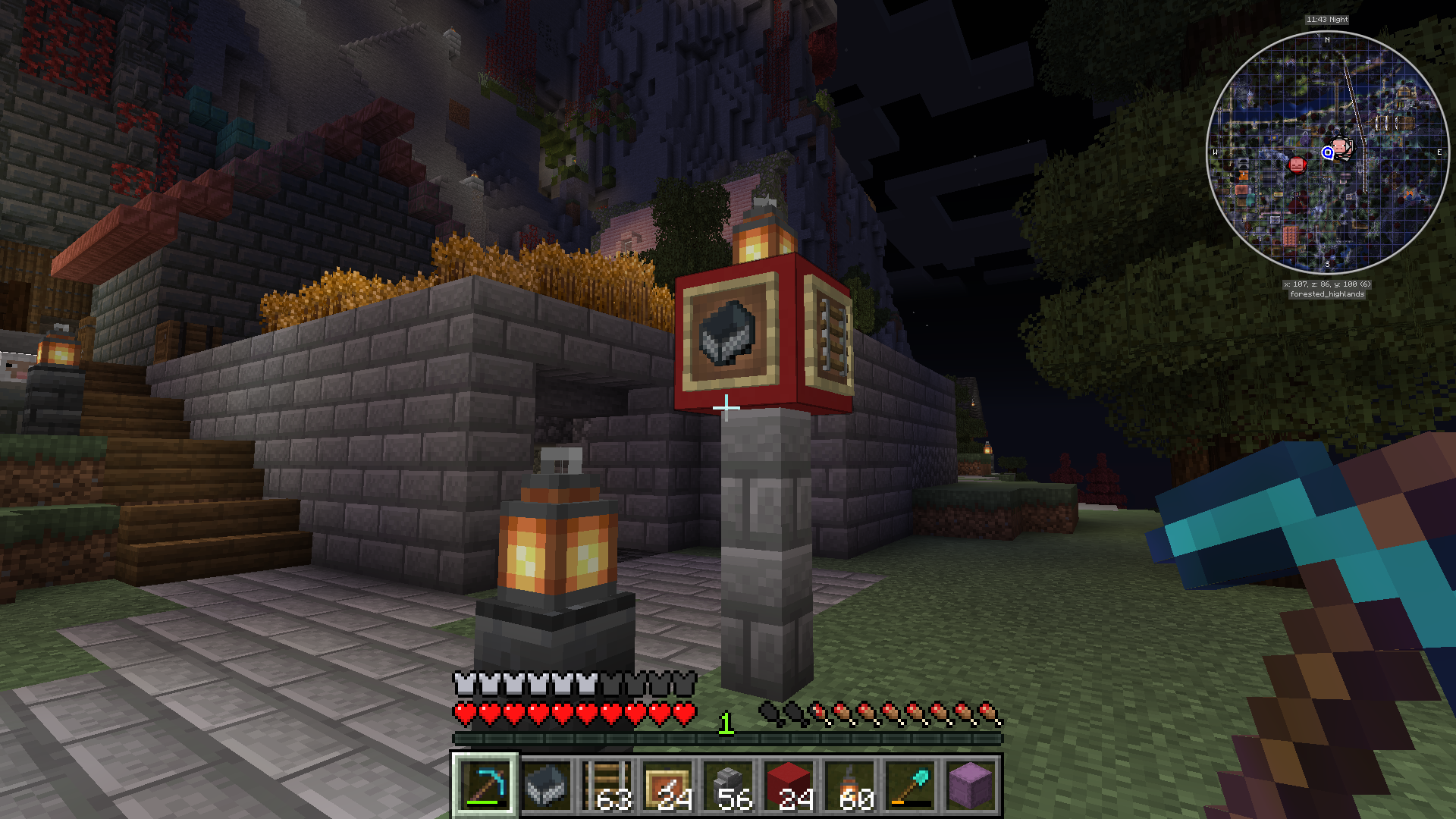Click the red mob marker on minimap

(x=1298, y=165)
